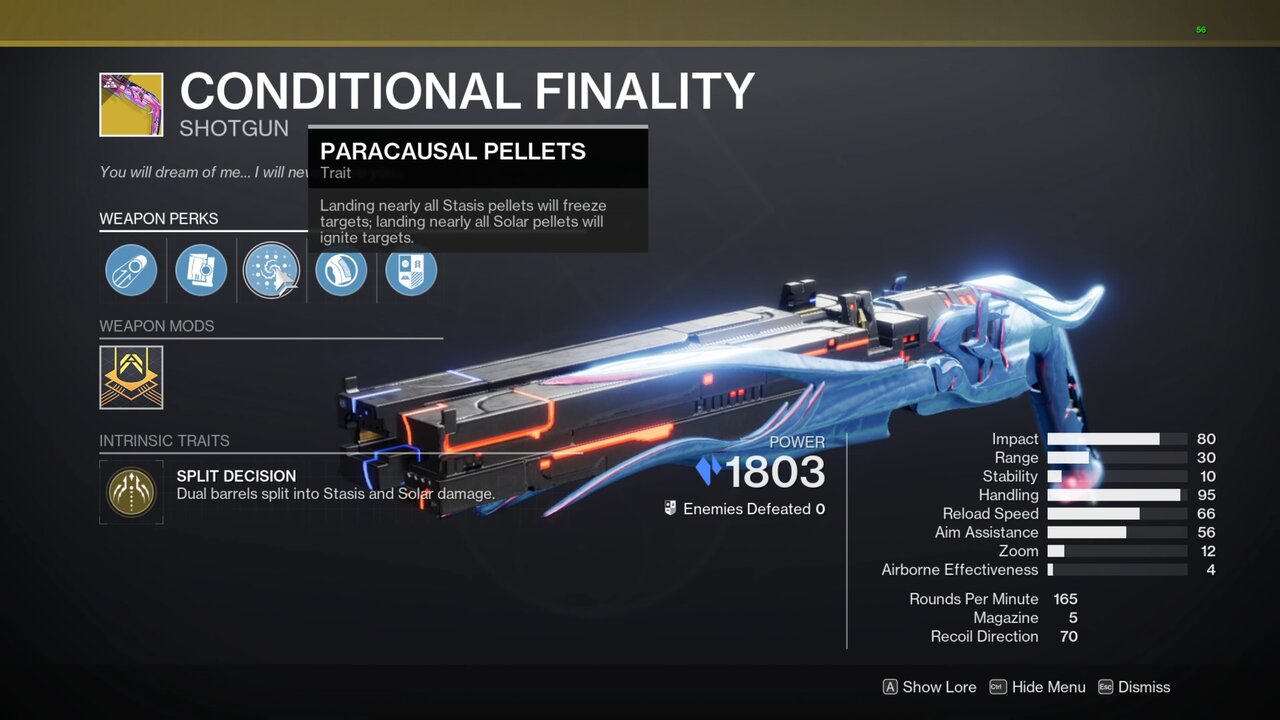
Task: Expand the Intrinsic Traits section header
Action: [164, 441]
